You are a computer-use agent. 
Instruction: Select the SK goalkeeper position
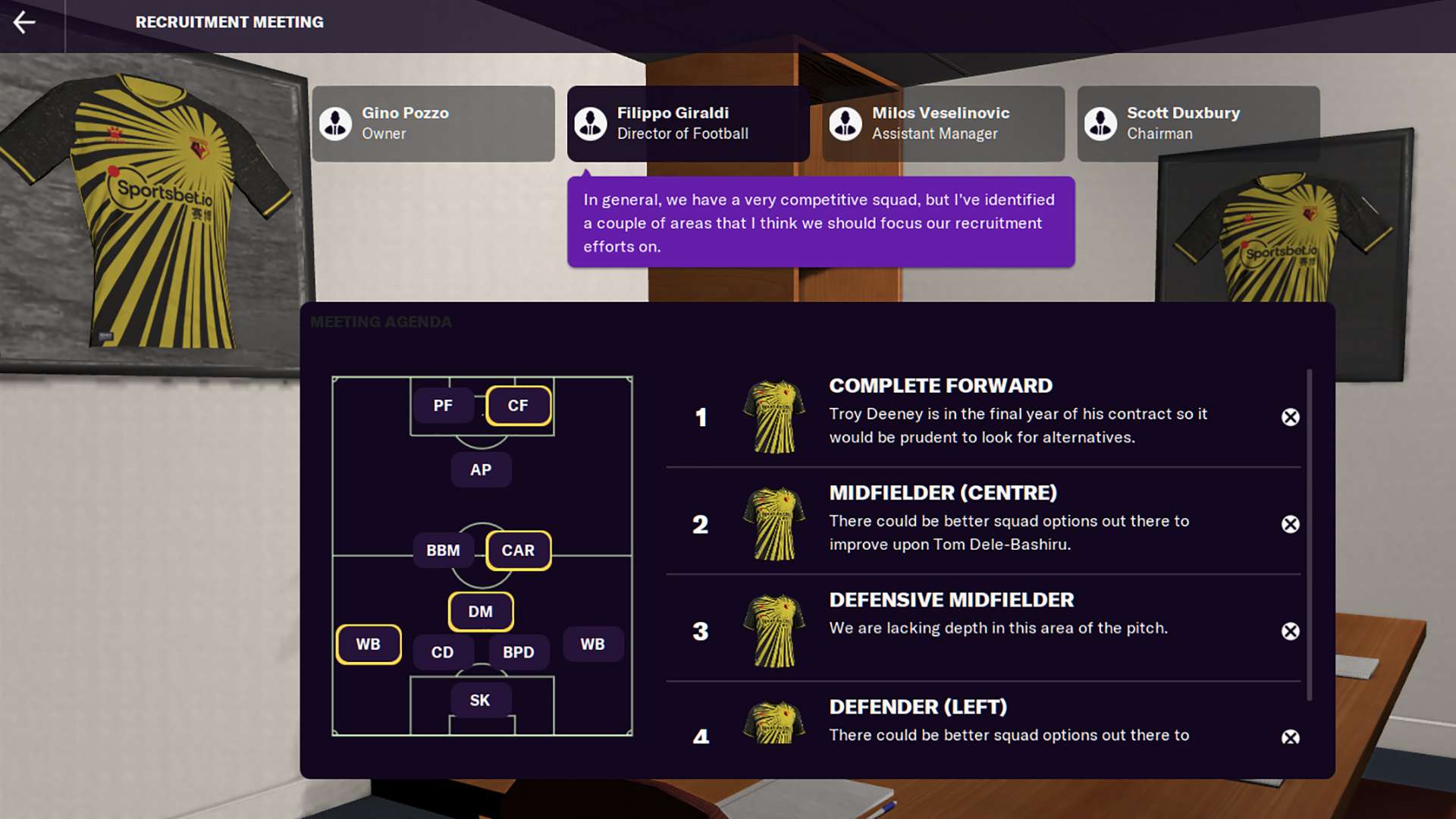point(480,700)
